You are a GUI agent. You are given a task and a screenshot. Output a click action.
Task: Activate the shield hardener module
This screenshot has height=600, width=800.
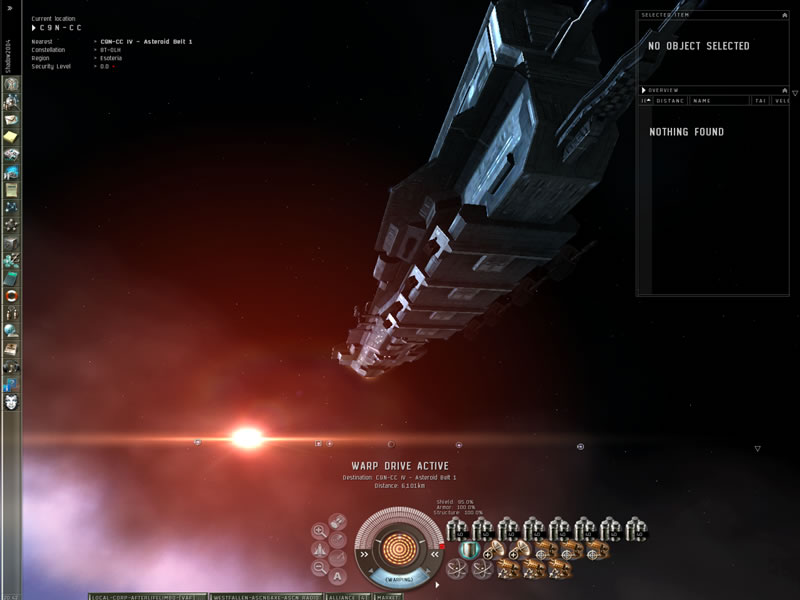(468, 549)
